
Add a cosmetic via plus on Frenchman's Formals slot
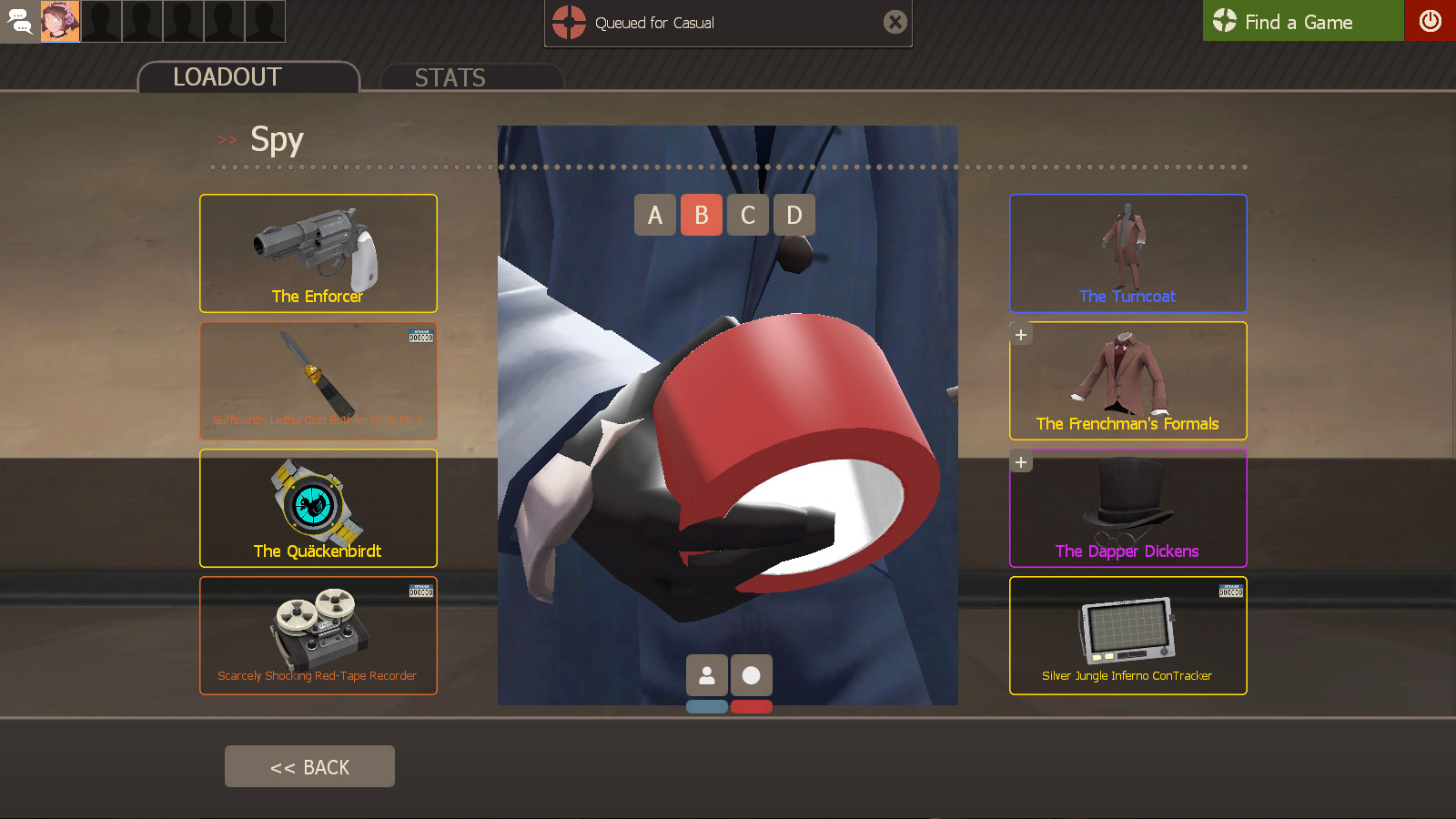tap(1020, 334)
